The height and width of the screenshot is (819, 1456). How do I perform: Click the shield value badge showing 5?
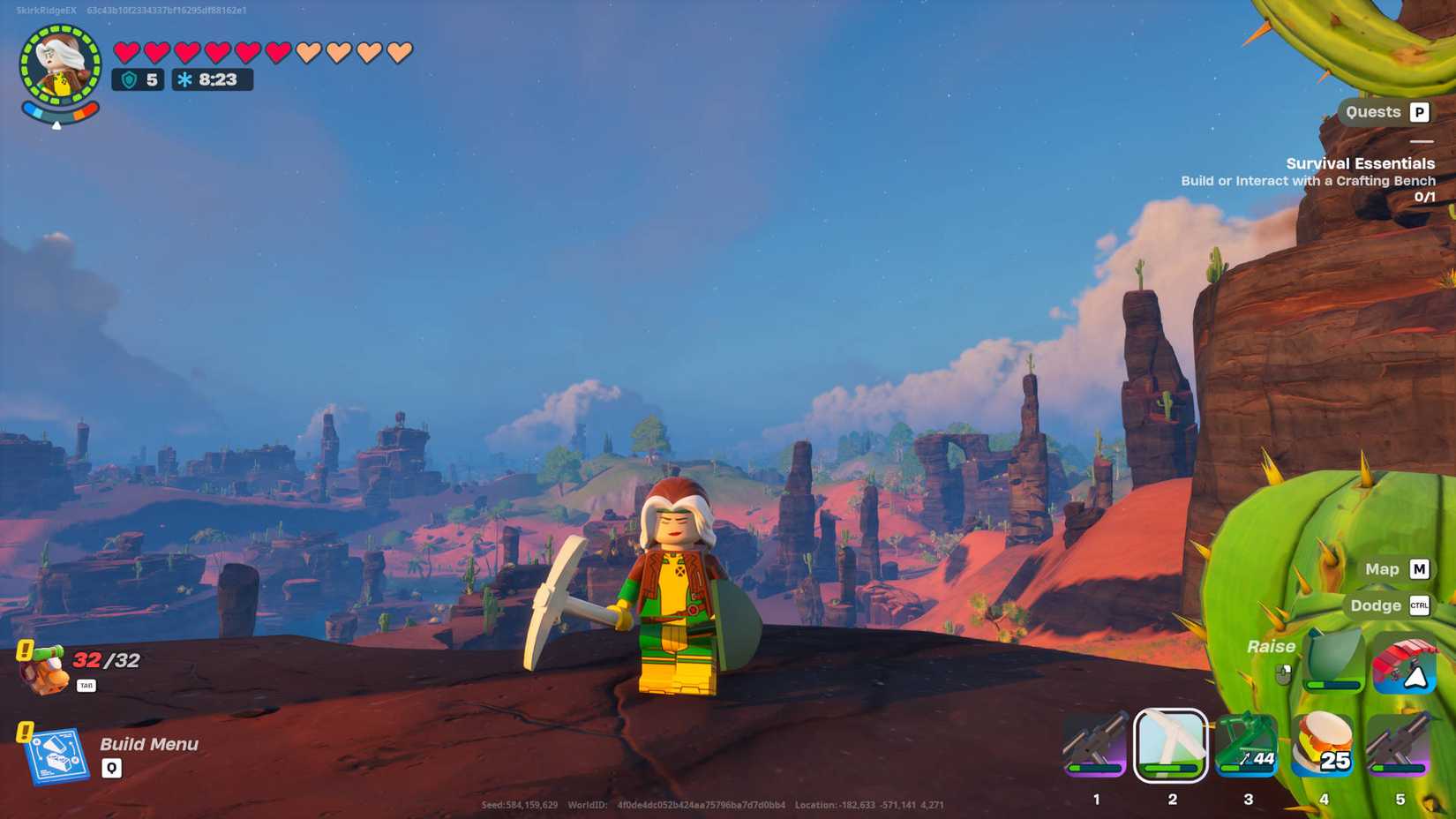pyautogui.click(x=139, y=79)
